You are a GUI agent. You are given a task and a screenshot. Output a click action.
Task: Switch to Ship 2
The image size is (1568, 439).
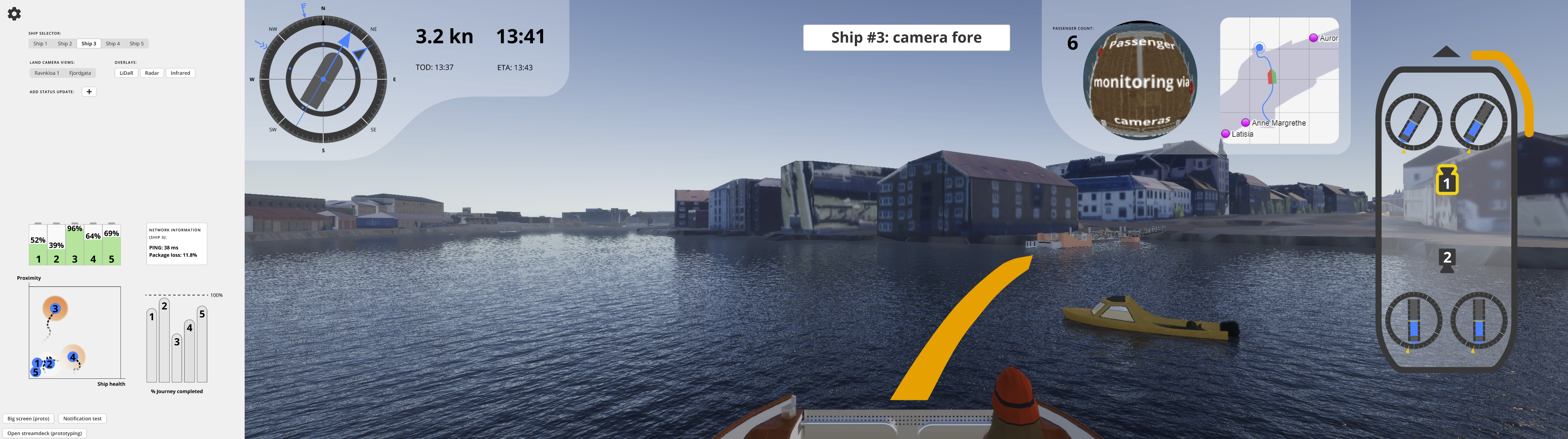65,44
